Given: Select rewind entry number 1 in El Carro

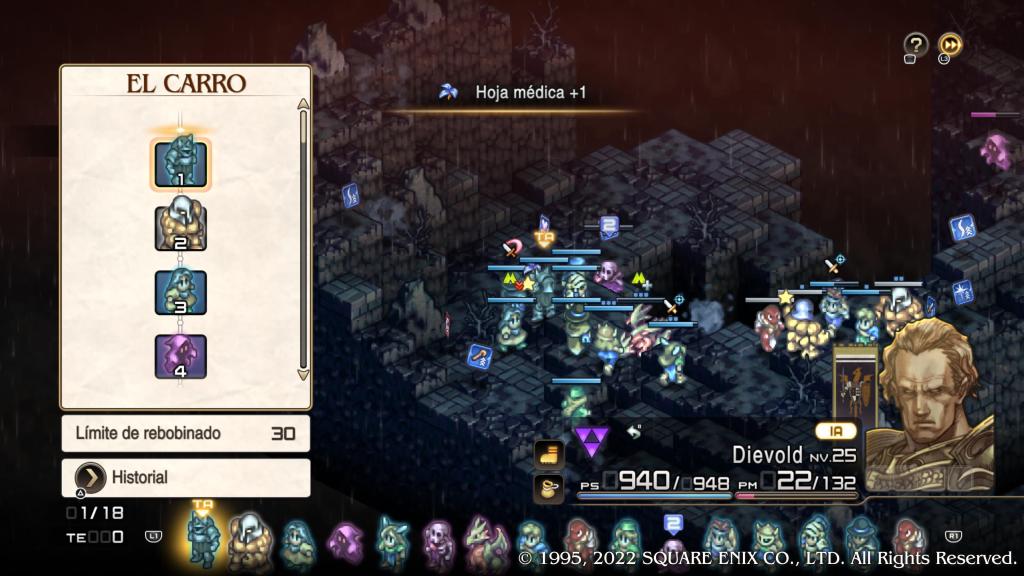Looking at the screenshot, I should (180, 164).
